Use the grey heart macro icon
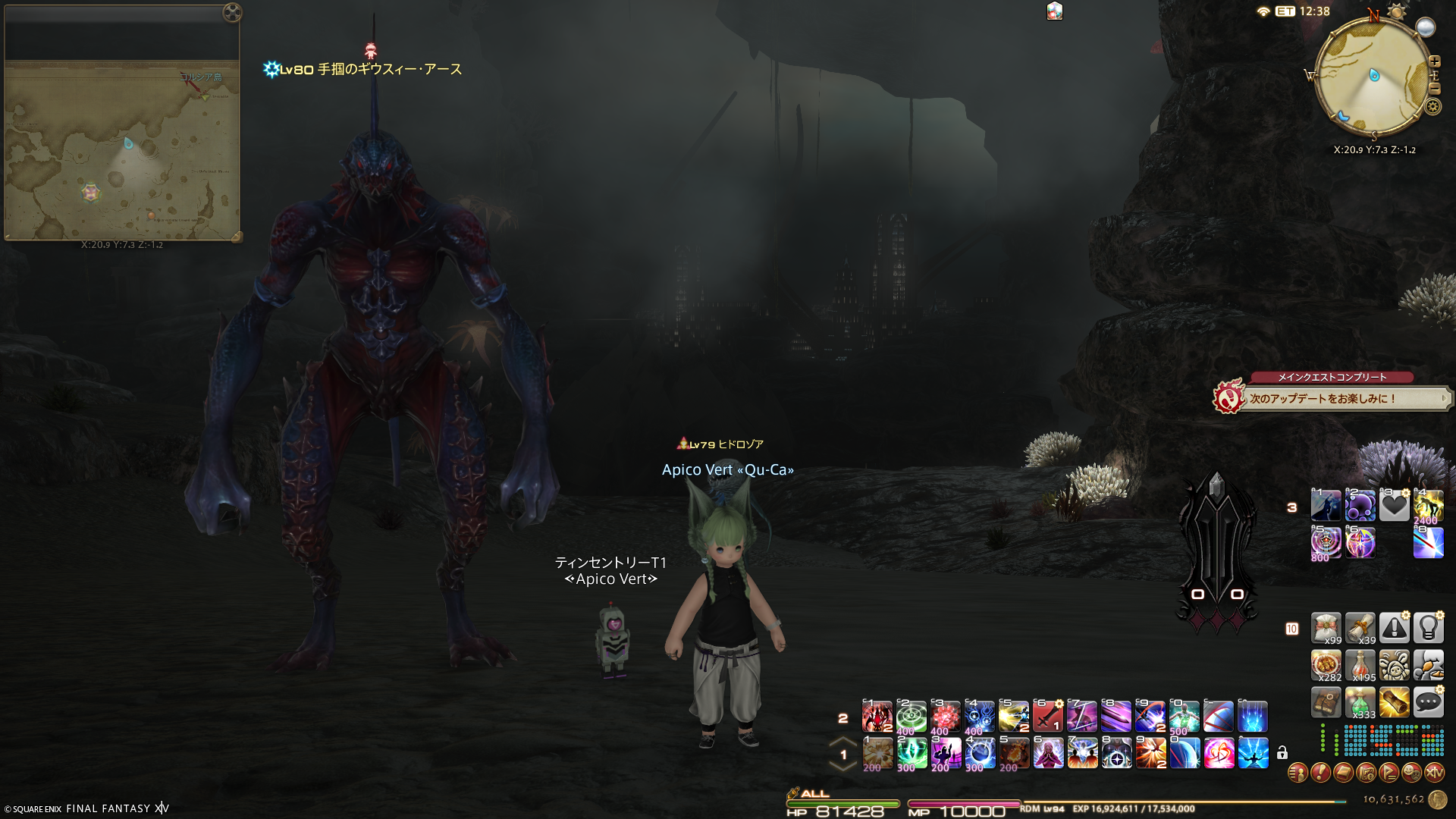 [1394, 506]
